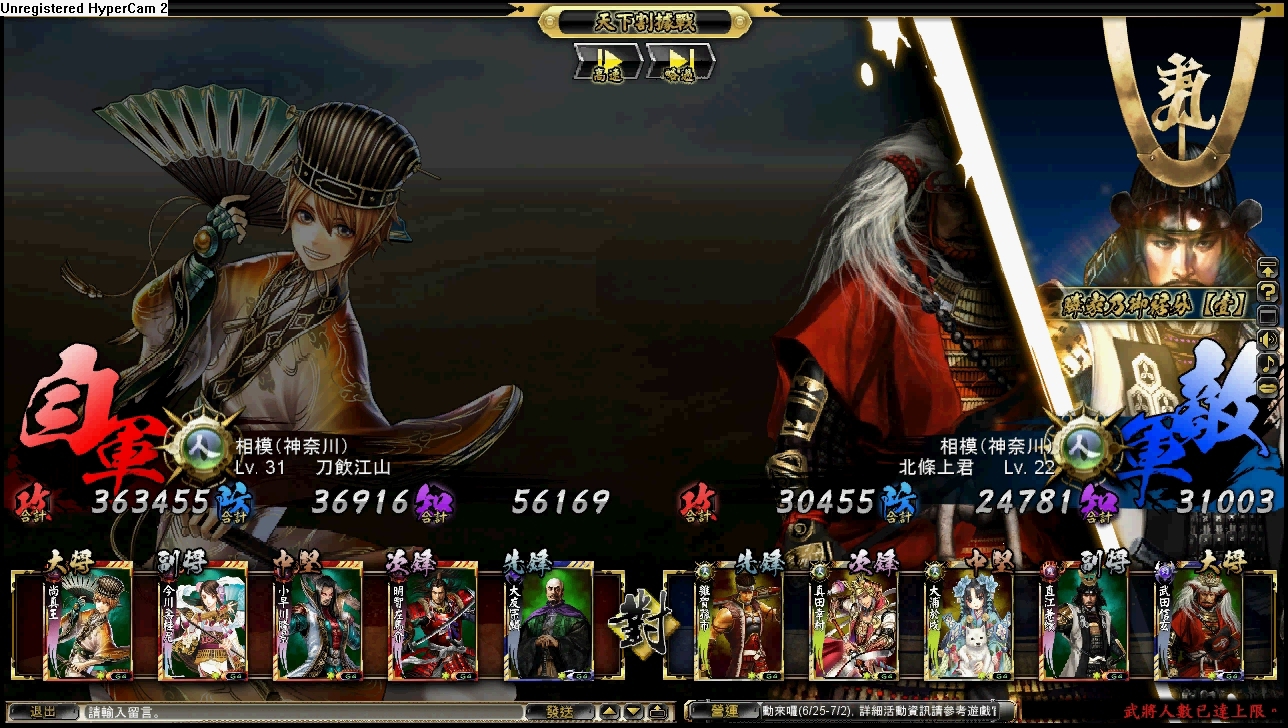Open the 營運 announcements button
The width and height of the screenshot is (1288, 728).
coord(724,711)
